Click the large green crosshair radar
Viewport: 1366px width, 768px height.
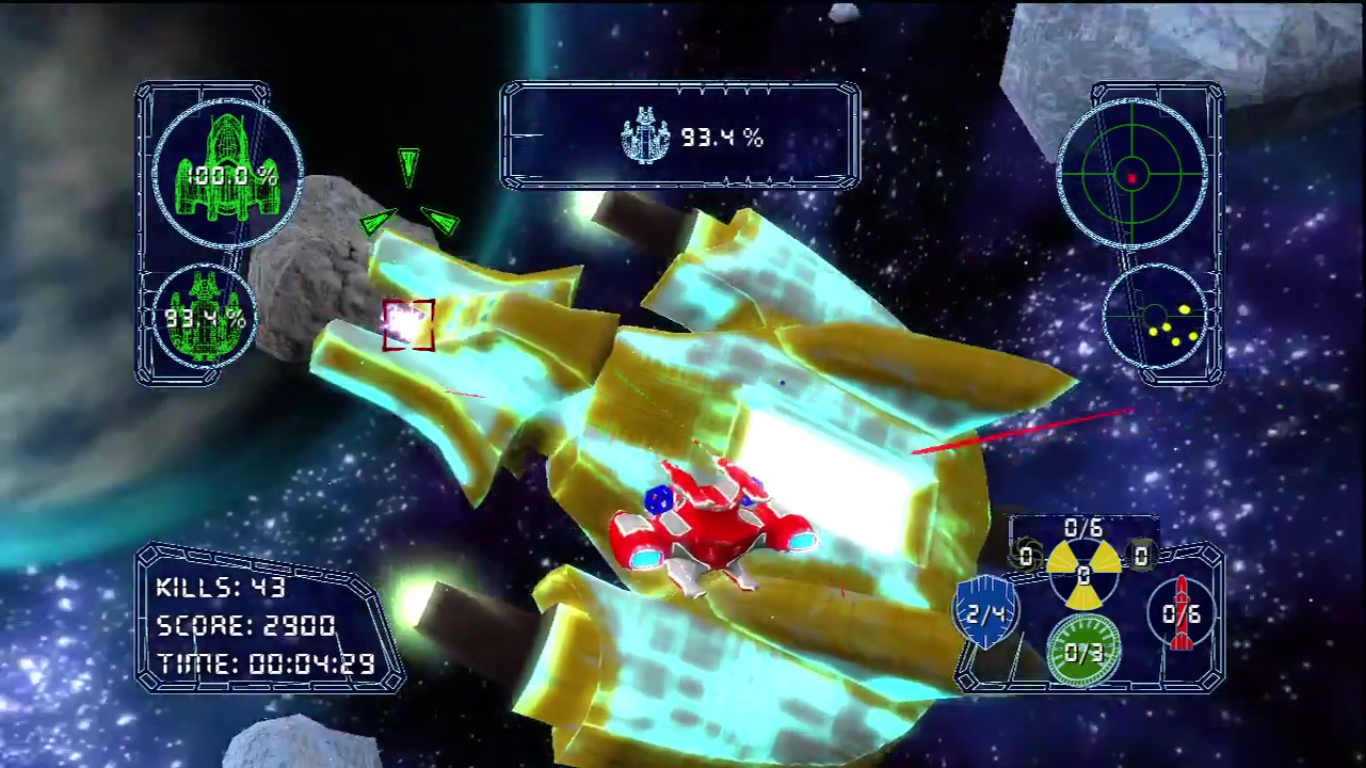pyautogui.click(x=1131, y=176)
